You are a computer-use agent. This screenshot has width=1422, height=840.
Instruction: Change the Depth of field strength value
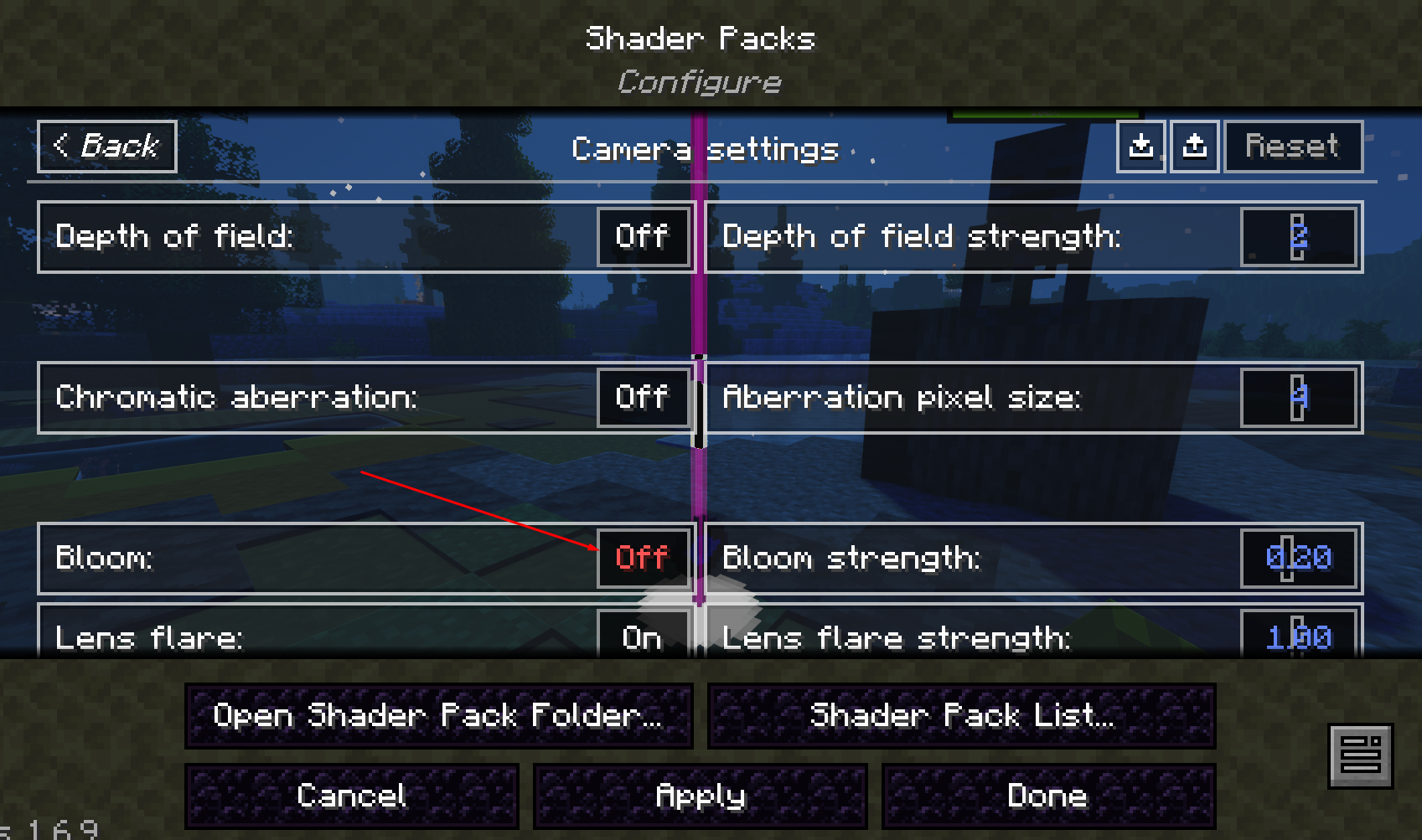point(1298,236)
